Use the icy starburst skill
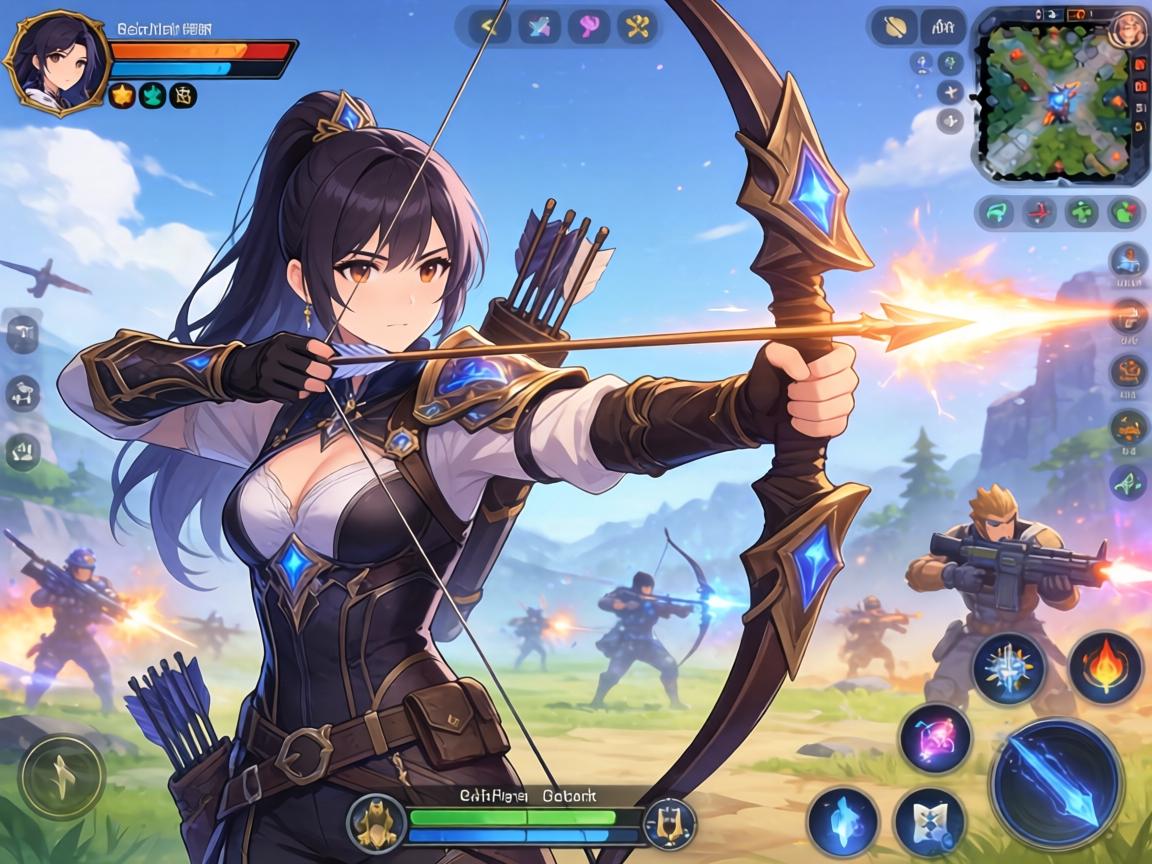Image resolution: width=1152 pixels, height=864 pixels. tap(1009, 667)
